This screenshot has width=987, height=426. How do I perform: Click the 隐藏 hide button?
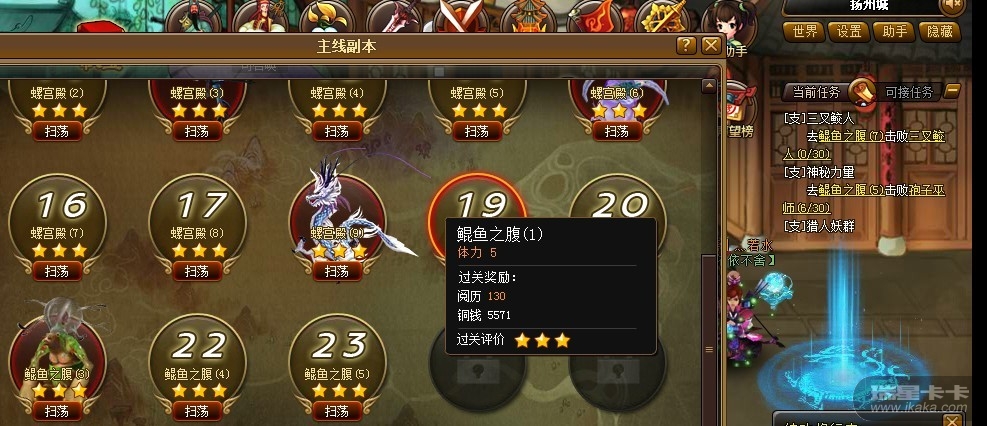(x=939, y=31)
